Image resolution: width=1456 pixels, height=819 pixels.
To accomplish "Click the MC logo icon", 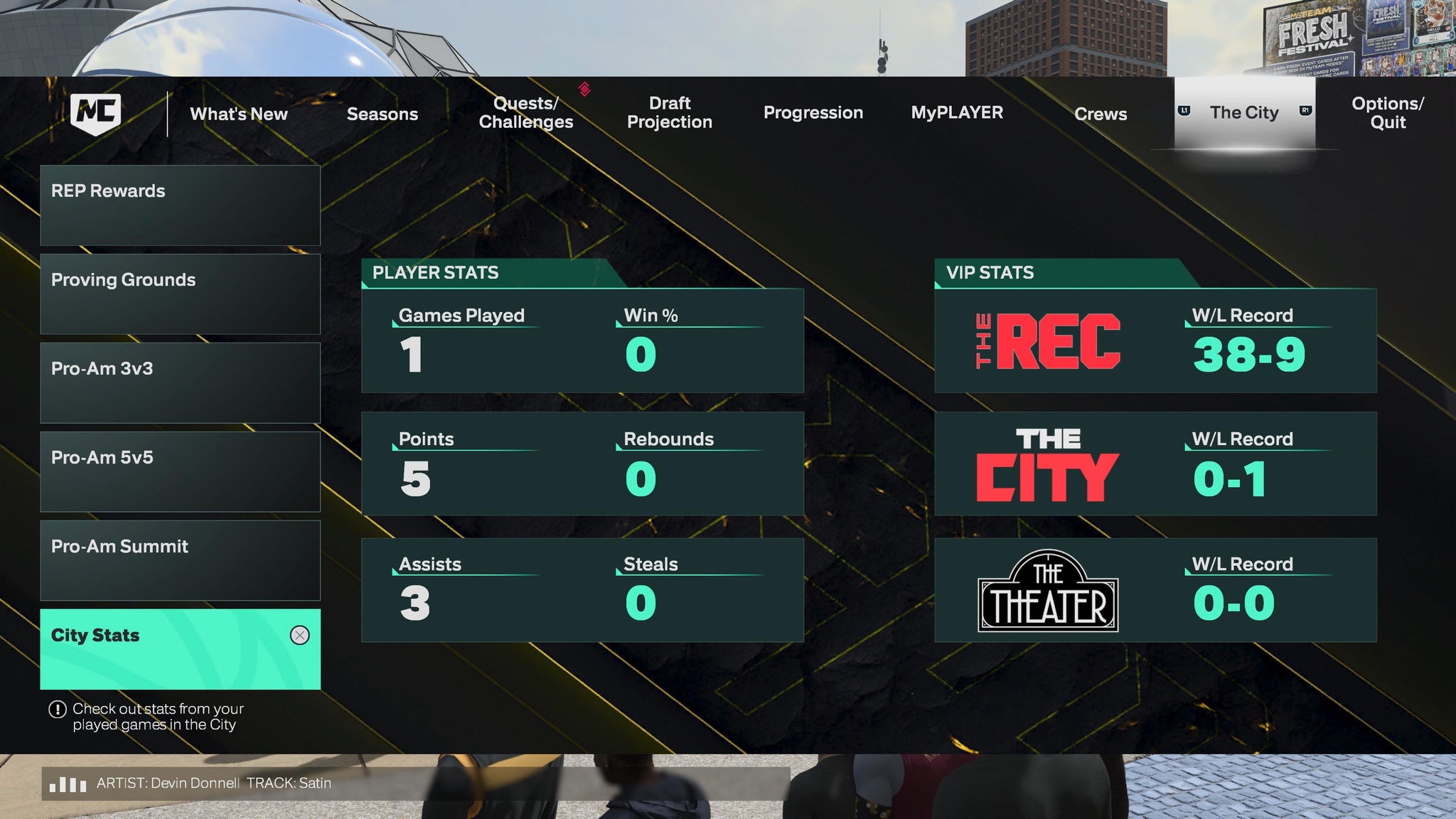I will click(96, 113).
